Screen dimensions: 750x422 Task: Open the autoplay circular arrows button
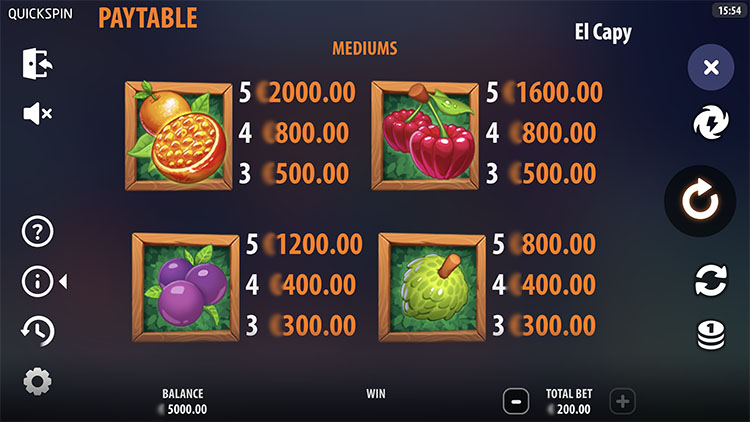coord(711,281)
